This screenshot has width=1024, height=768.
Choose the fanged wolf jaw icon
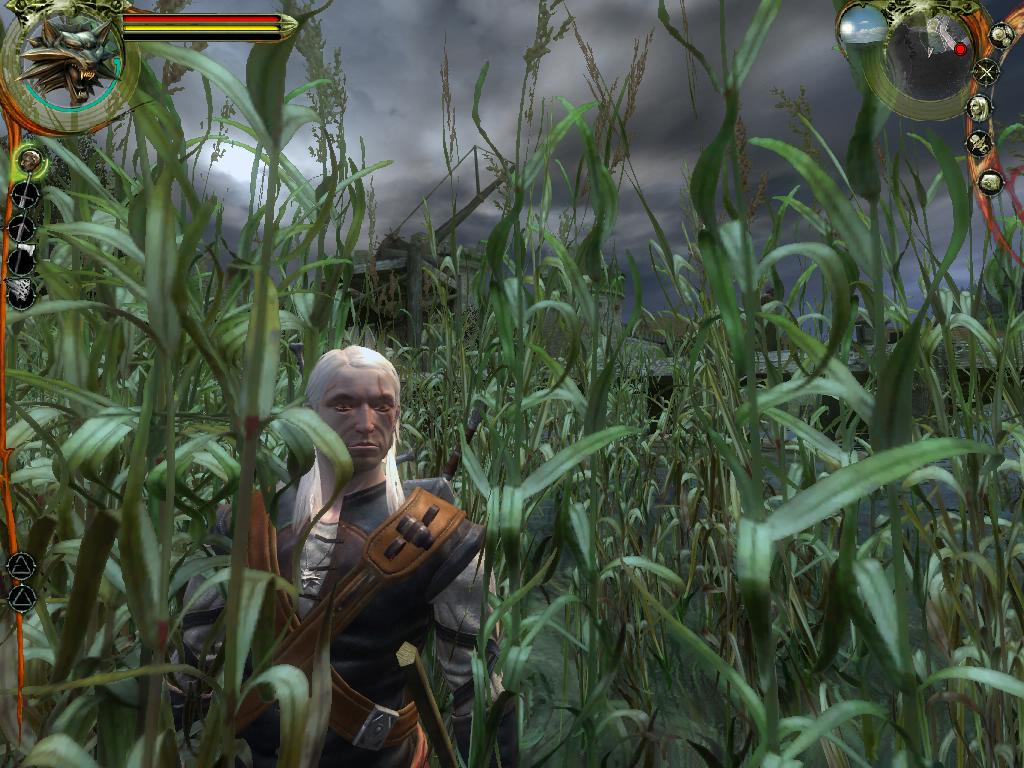21,293
